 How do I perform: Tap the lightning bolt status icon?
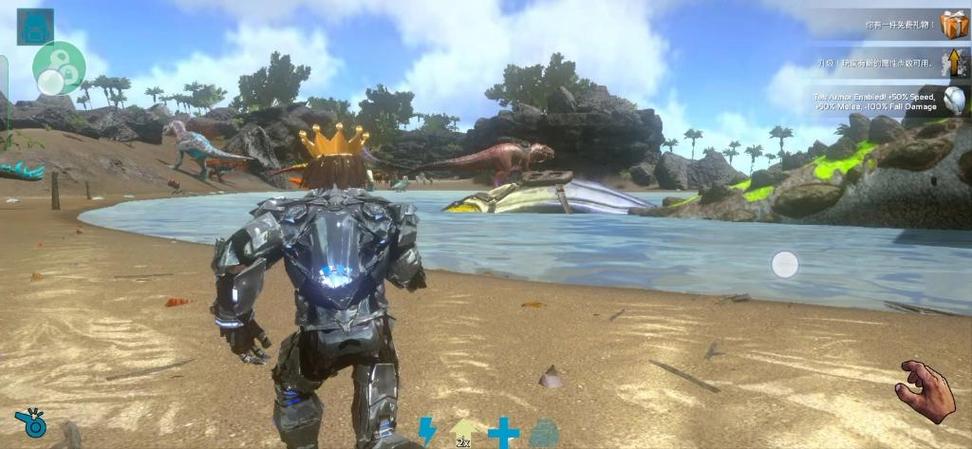[x=427, y=431]
